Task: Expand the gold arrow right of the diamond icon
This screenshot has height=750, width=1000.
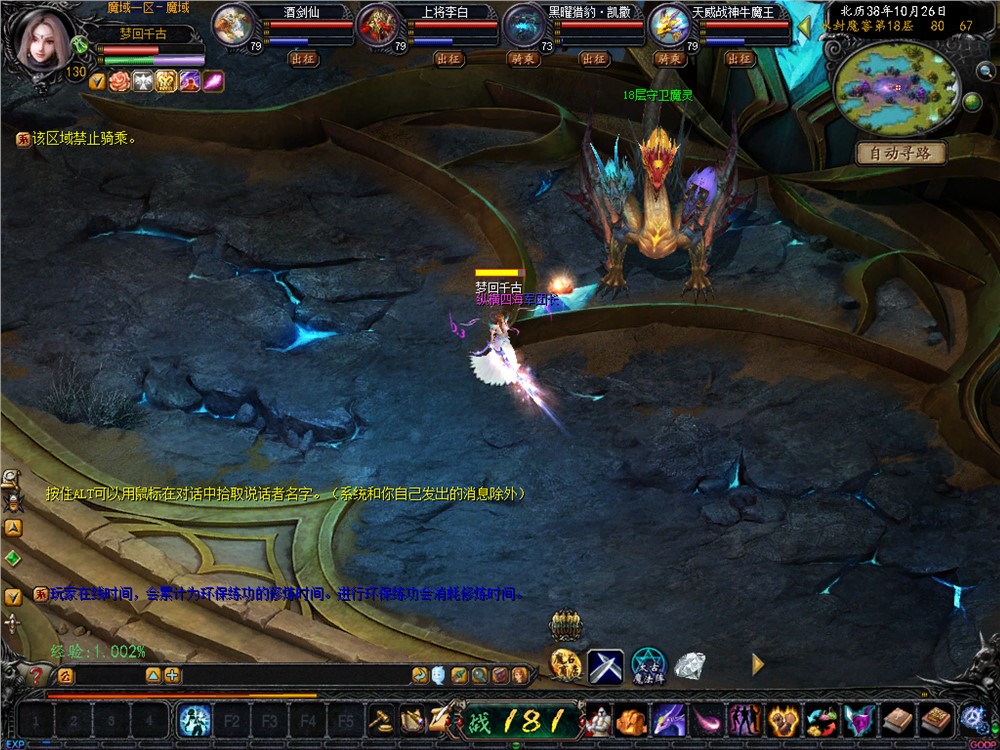Action: 757,664
